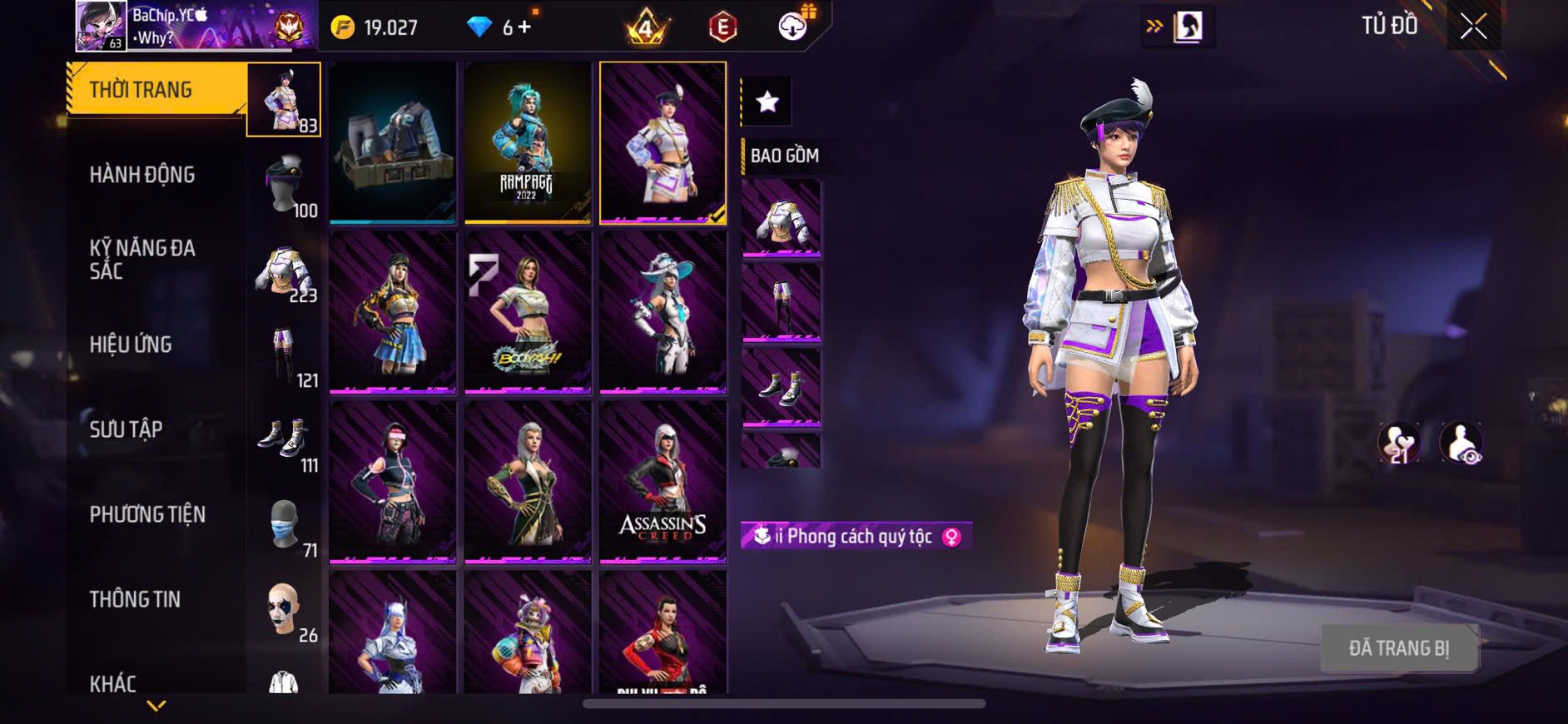This screenshot has width=1568, height=724.
Task: Open the HIỆU ỨNG category
Action: 131,345
